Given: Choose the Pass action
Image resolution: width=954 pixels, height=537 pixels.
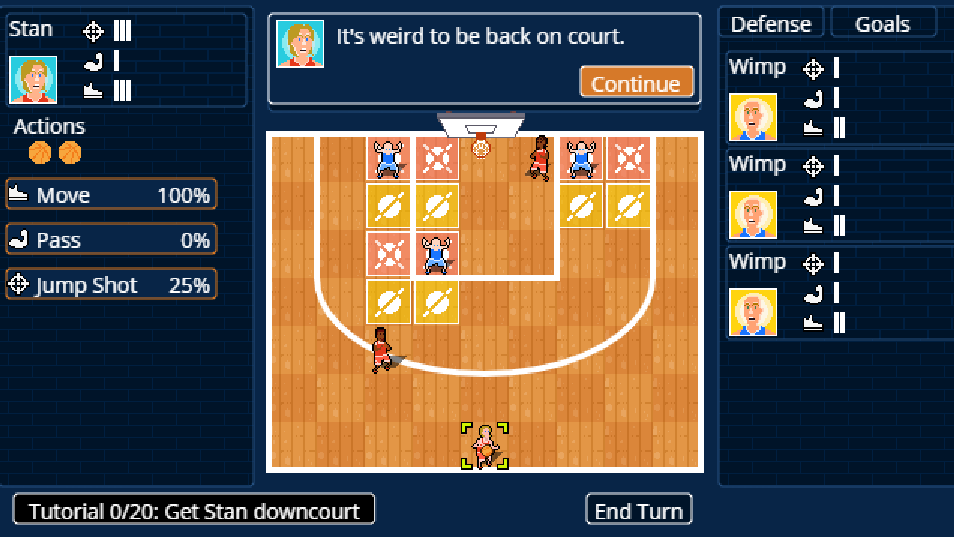Looking at the screenshot, I should pyautogui.click(x=111, y=240).
